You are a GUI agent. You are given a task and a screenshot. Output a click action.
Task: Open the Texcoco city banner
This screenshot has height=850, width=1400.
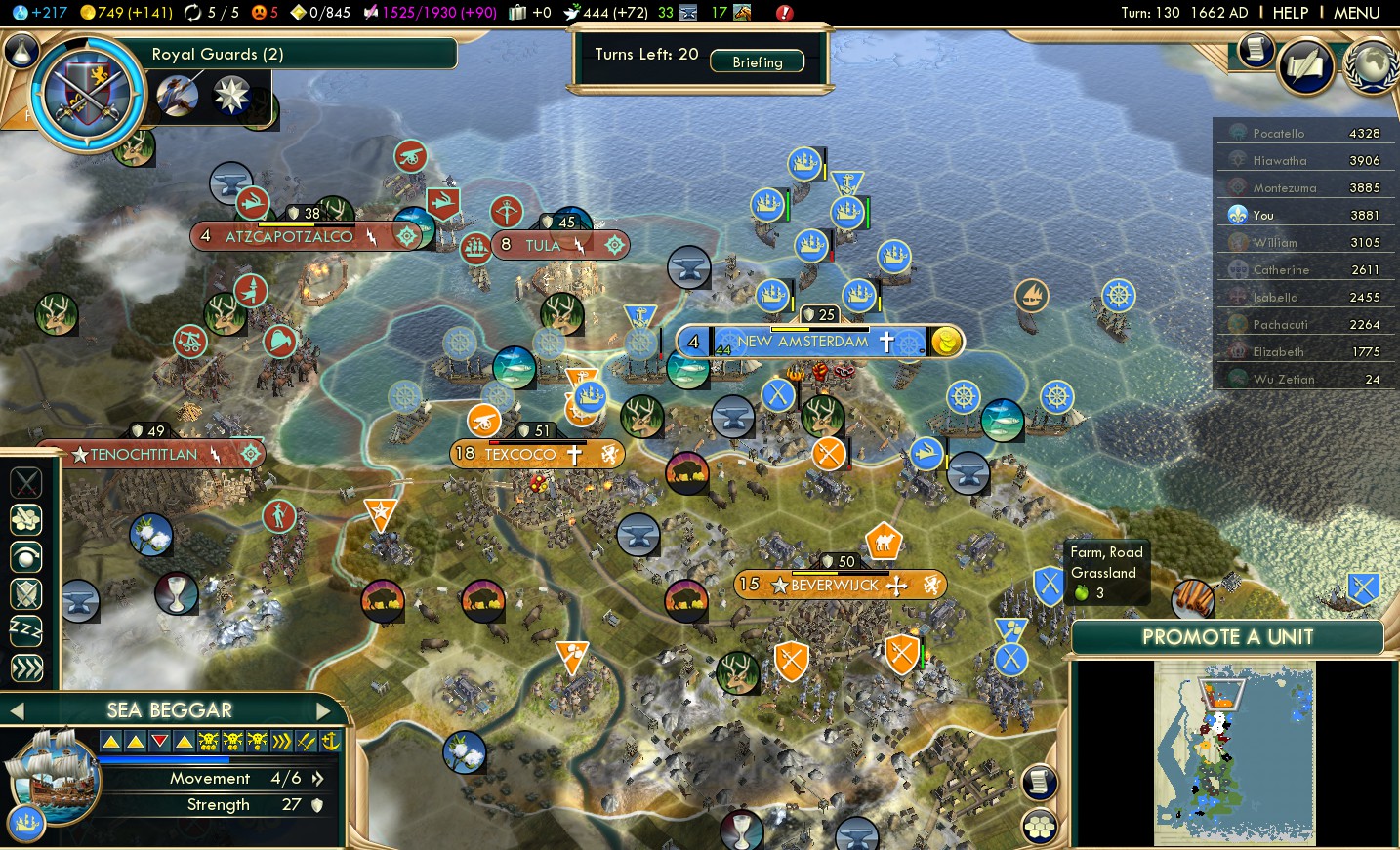[520, 454]
